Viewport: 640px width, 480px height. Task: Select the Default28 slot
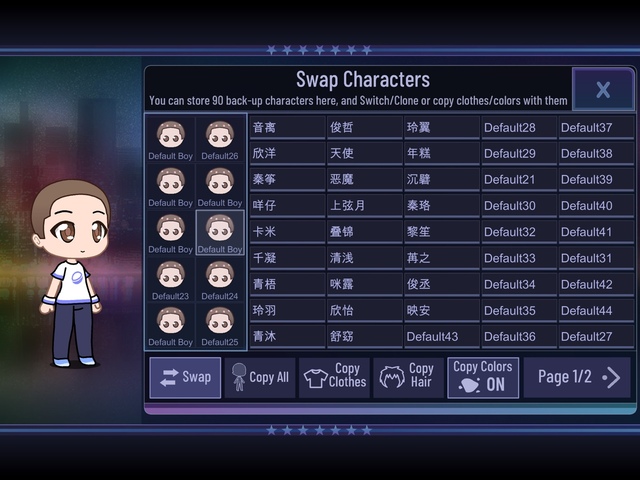click(x=518, y=127)
